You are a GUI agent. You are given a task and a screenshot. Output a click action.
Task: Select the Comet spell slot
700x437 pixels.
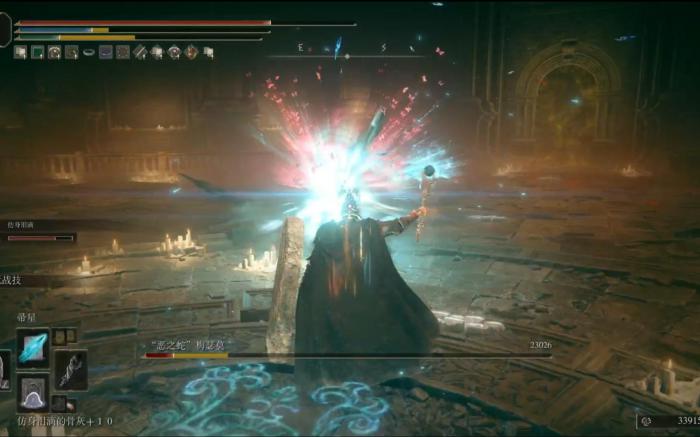tap(33, 347)
